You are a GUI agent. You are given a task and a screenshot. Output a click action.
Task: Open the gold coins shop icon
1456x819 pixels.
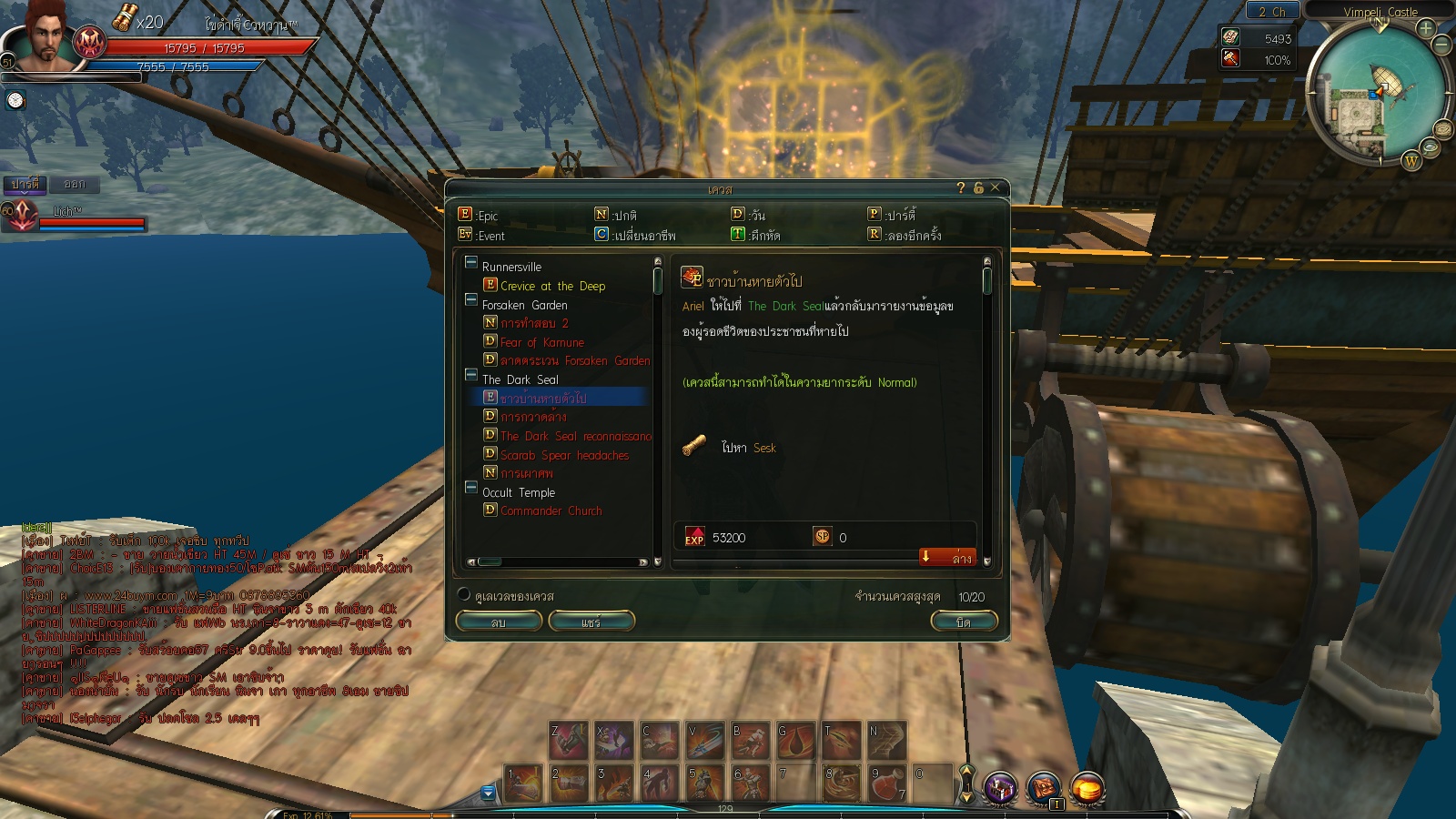pos(1087,788)
